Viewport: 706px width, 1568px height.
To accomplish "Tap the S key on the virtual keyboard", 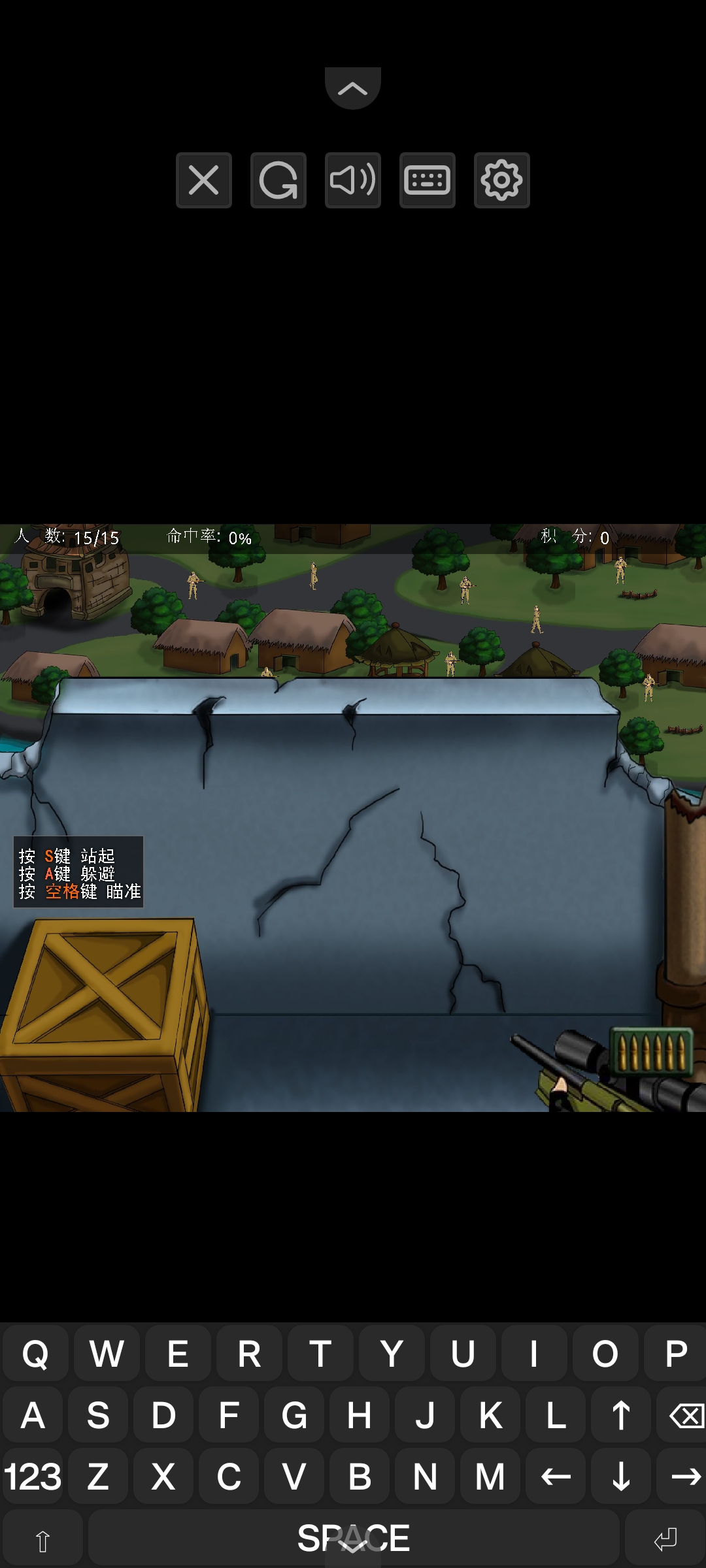I will coord(98,1415).
